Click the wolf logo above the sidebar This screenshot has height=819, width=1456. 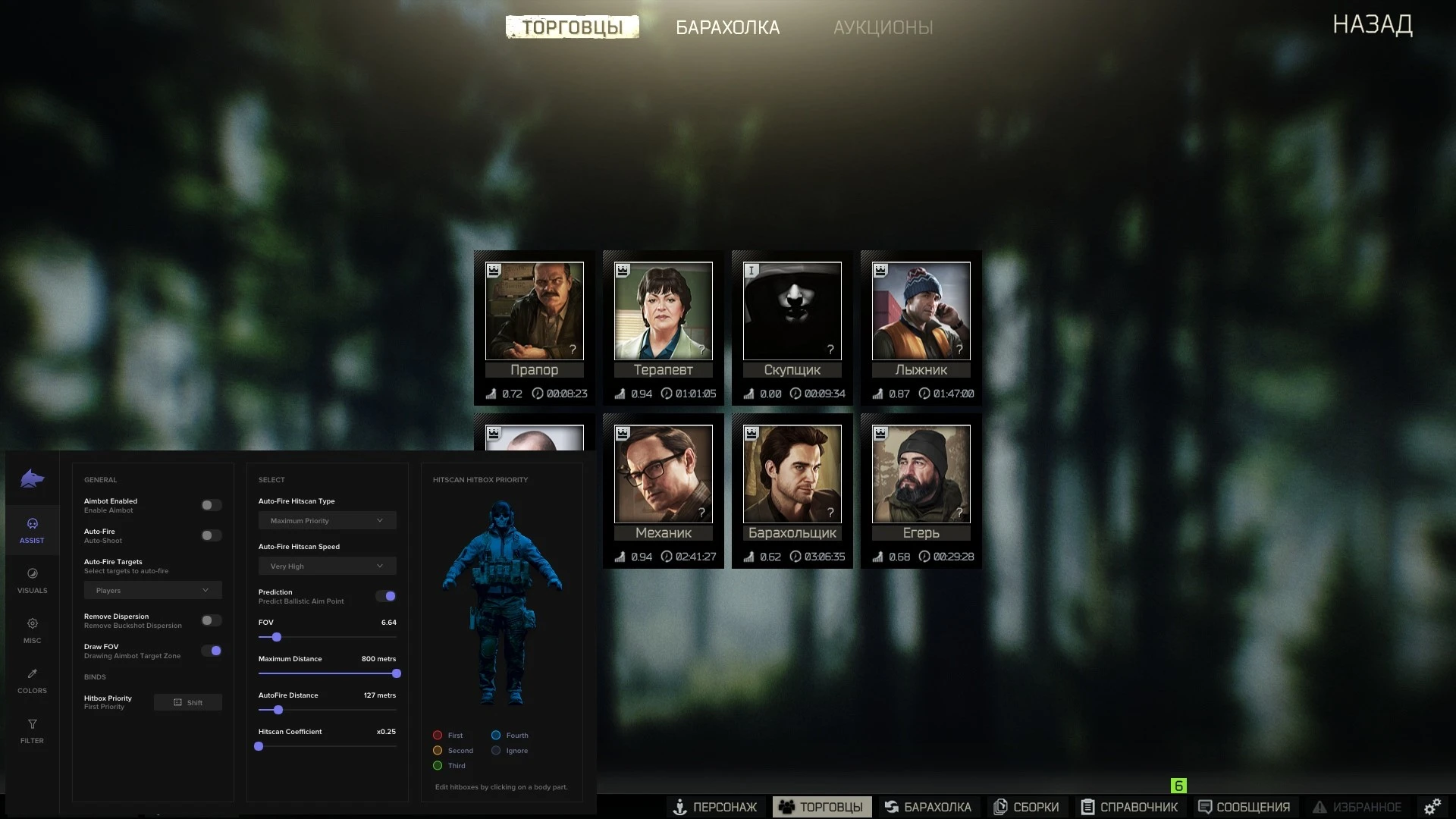pyautogui.click(x=30, y=479)
